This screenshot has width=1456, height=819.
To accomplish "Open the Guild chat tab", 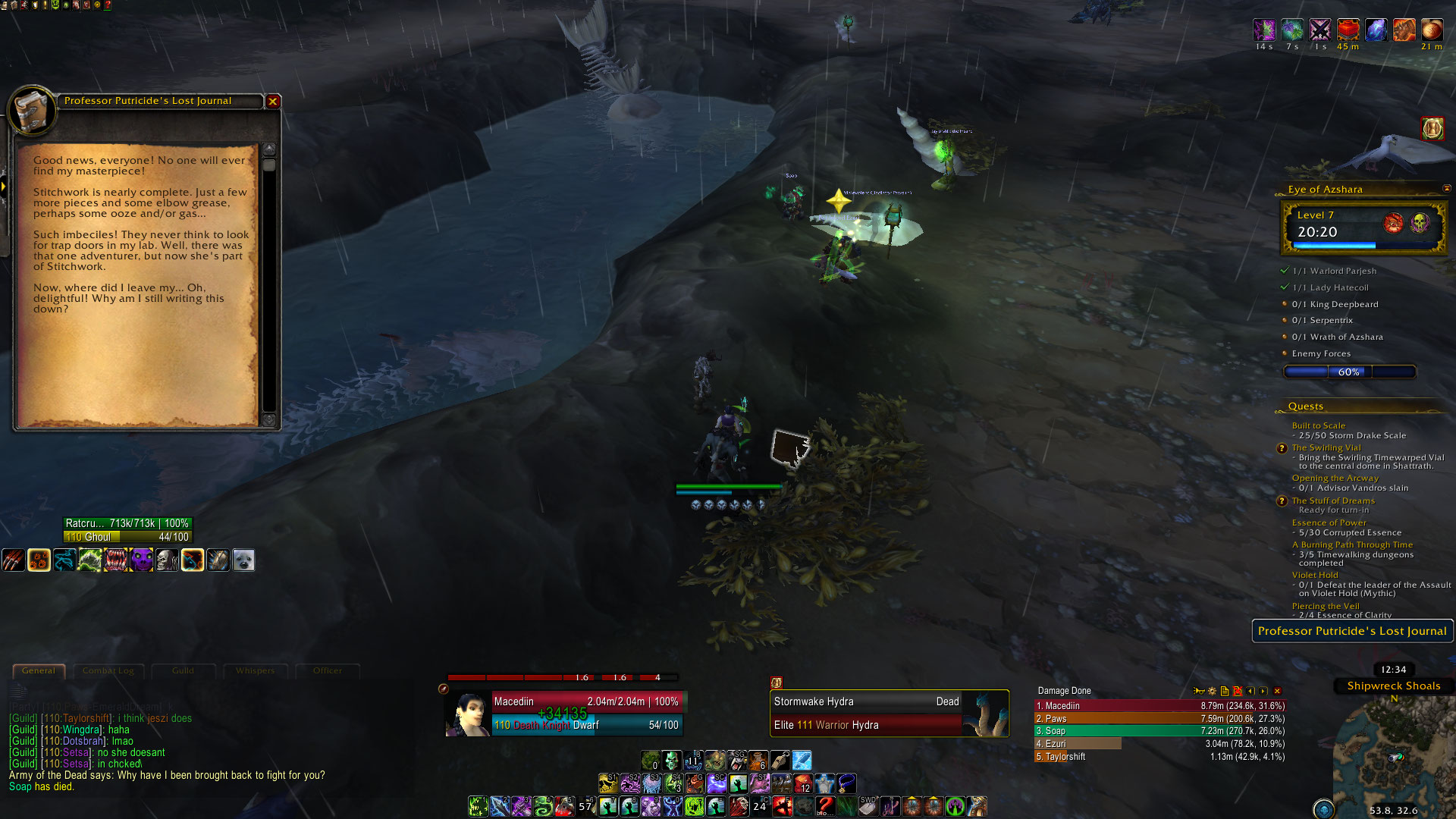I will 183,671.
